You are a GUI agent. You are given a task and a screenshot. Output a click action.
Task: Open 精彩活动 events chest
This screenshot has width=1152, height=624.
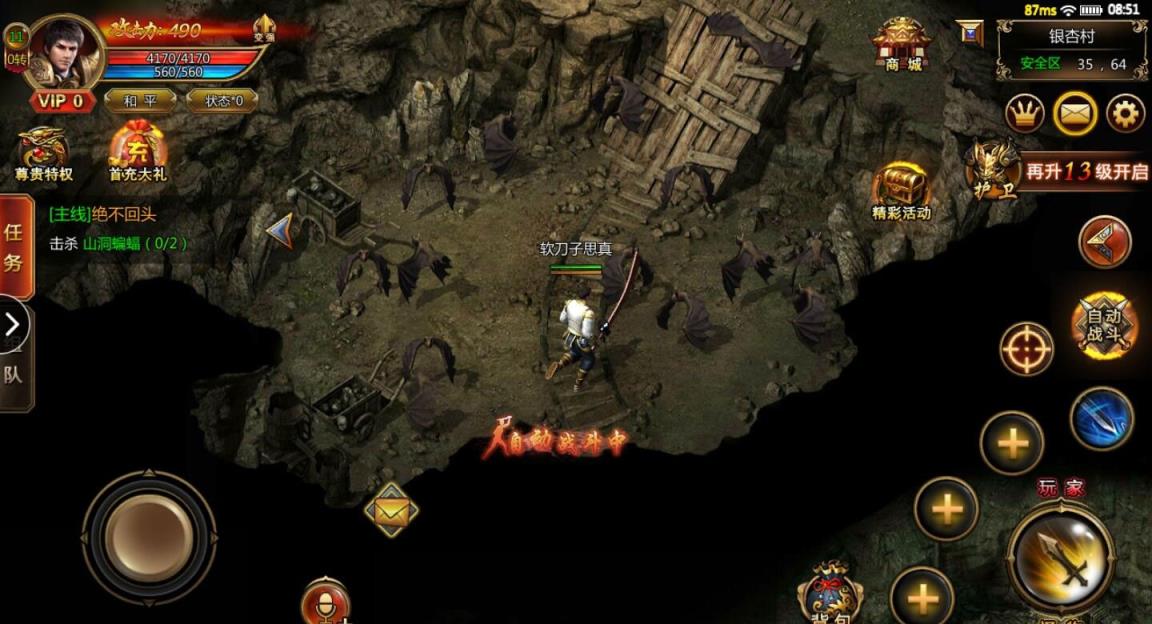click(x=901, y=190)
